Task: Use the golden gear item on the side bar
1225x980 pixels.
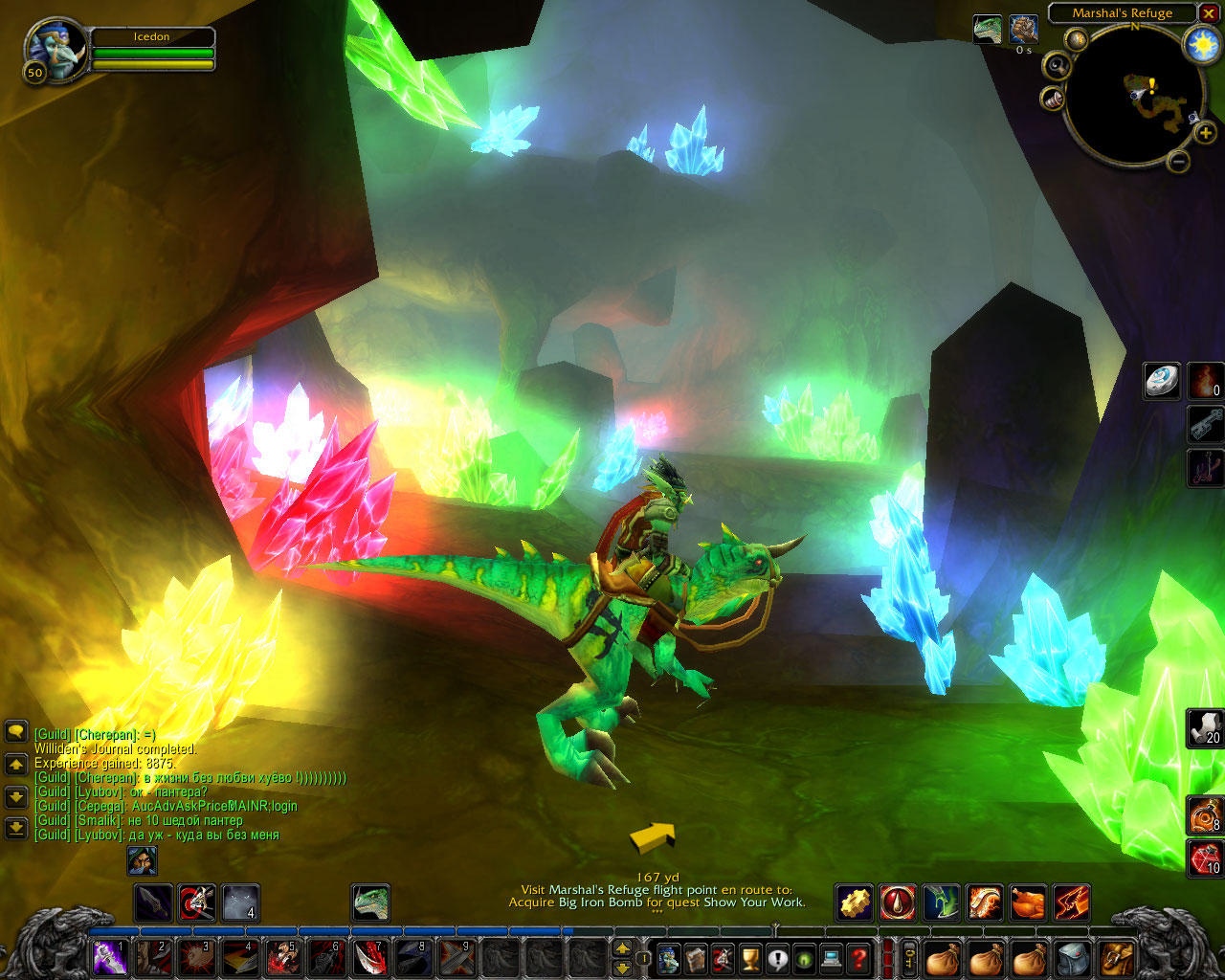Action: [855, 902]
